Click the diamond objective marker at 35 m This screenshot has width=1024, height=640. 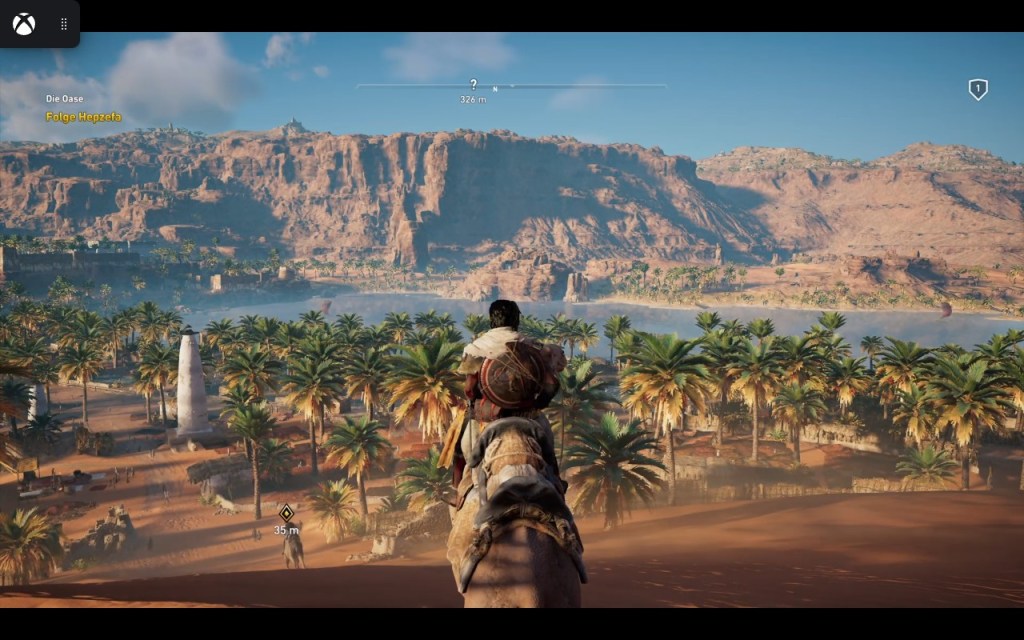(286, 513)
